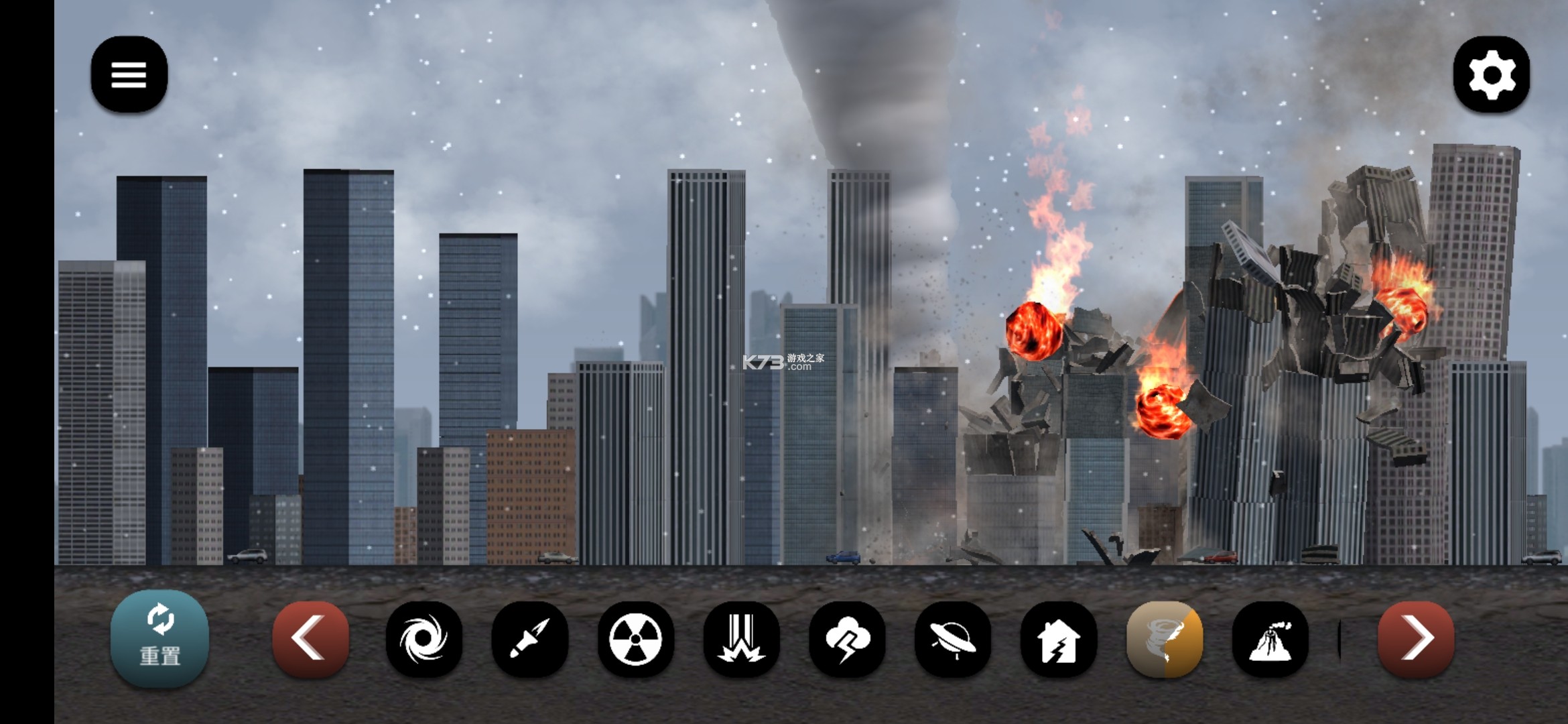Go to previous disaster page with left arrow
Image resolution: width=1568 pixels, height=724 pixels.
pos(310,638)
